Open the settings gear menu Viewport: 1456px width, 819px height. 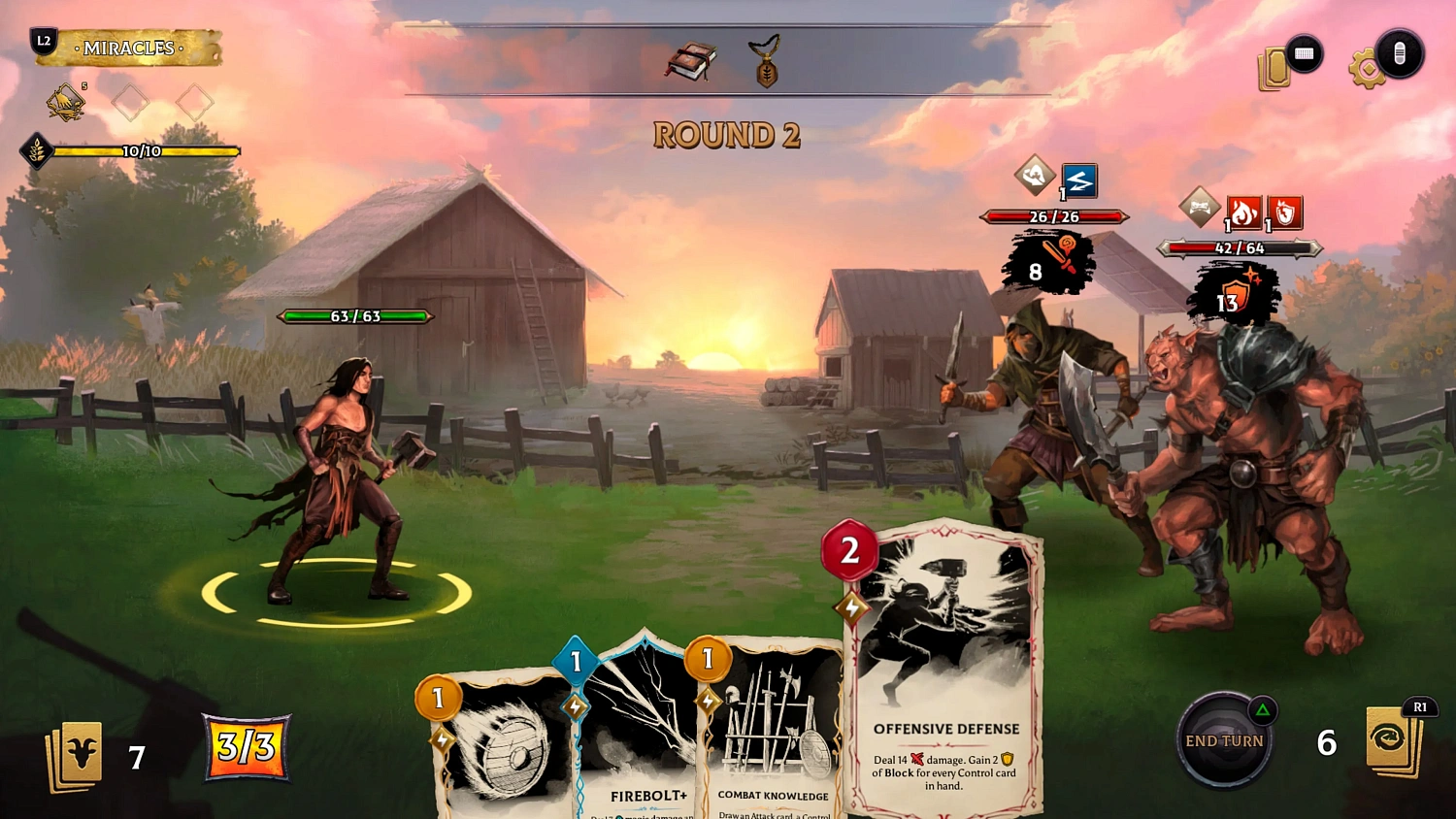[1367, 70]
